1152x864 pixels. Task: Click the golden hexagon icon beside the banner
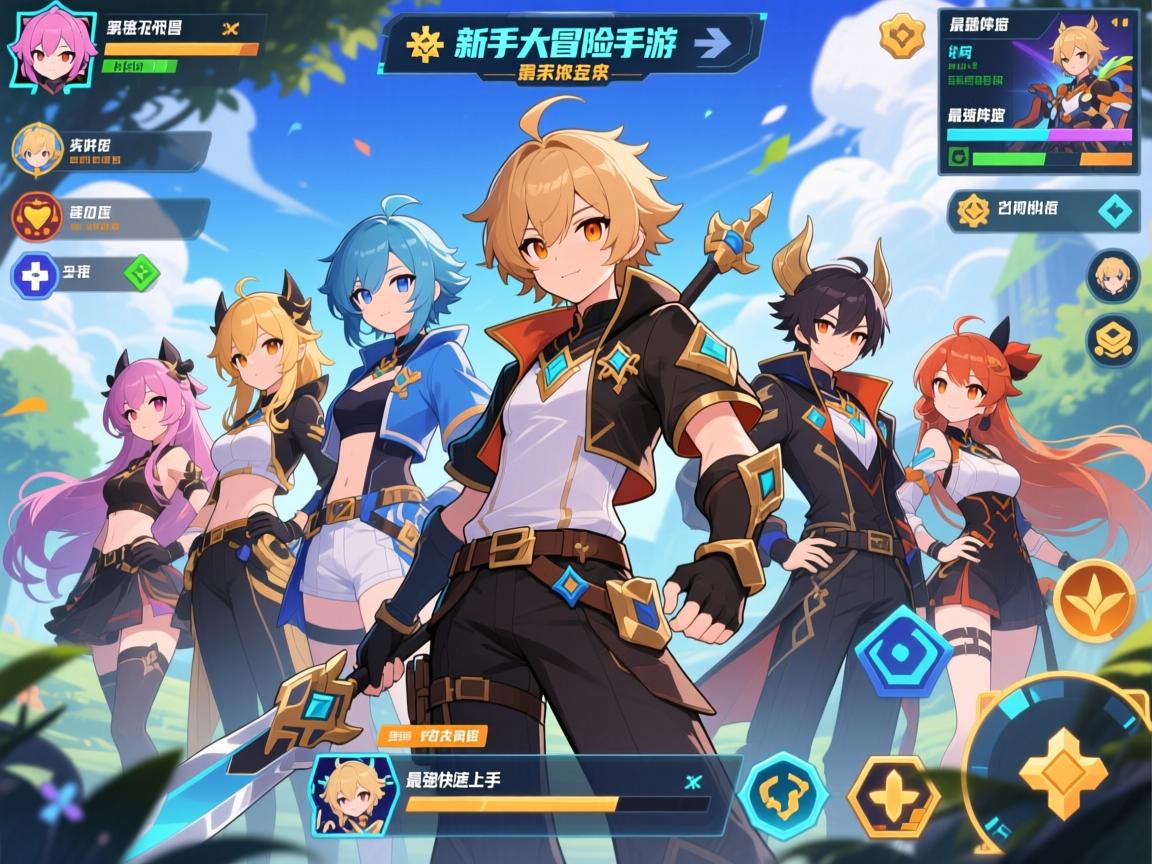pyautogui.click(x=901, y=35)
